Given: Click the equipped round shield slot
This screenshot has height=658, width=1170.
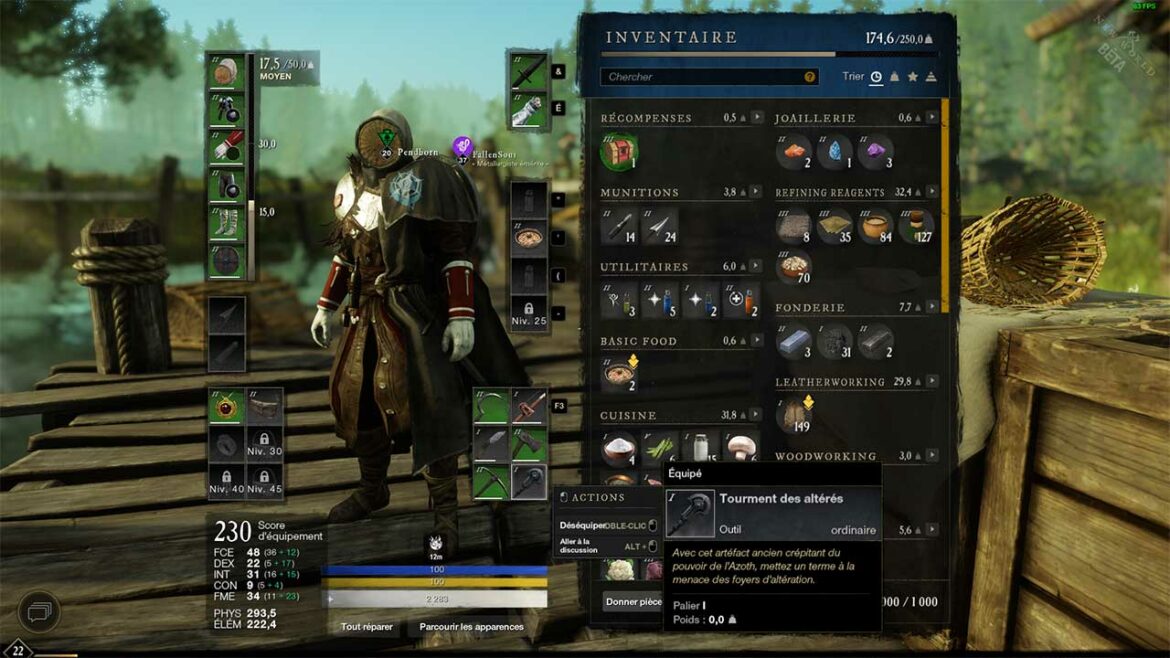Looking at the screenshot, I should click(228, 261).
